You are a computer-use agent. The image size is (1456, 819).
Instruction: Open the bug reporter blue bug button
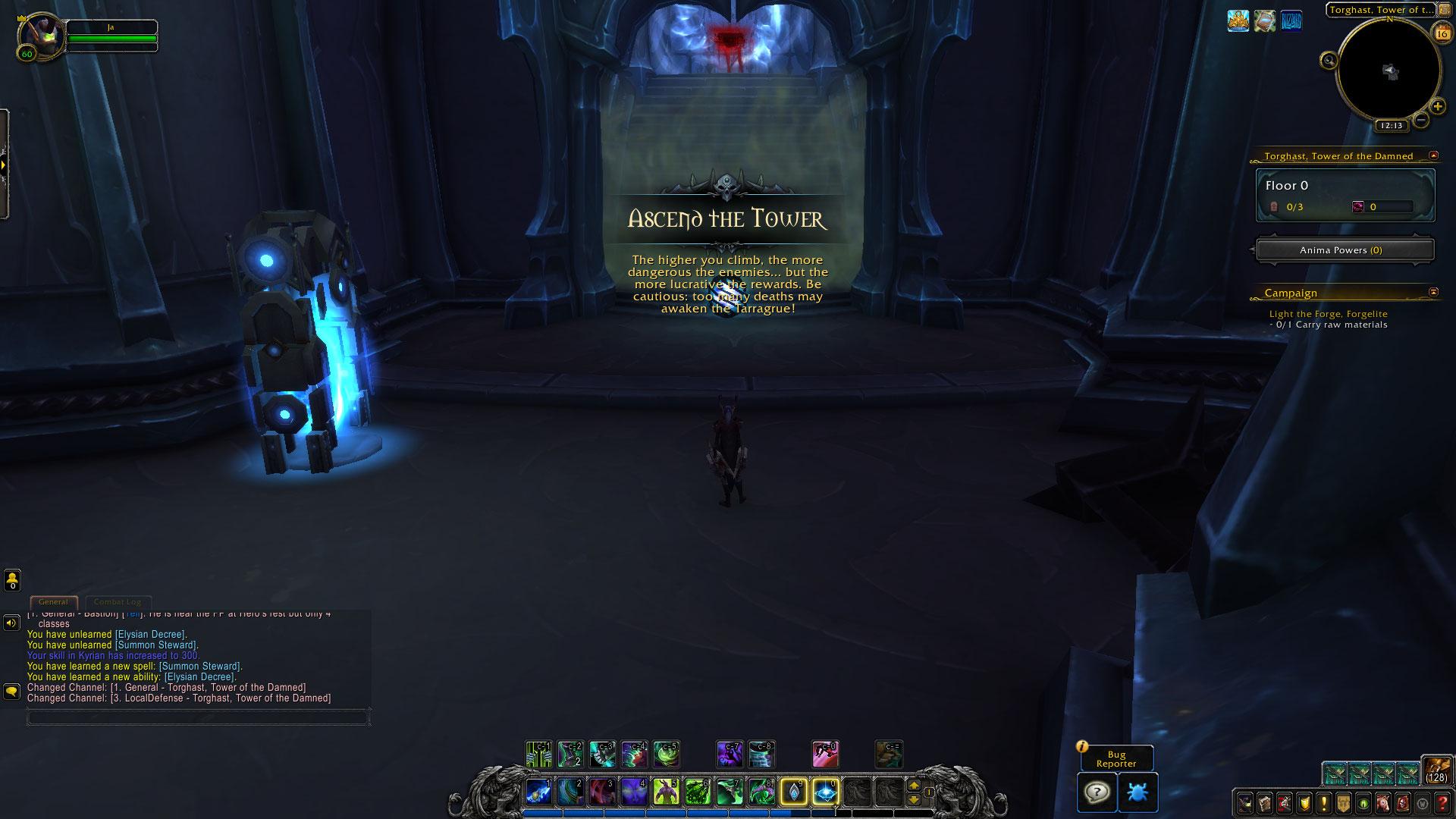click(x=1137, y=792)
